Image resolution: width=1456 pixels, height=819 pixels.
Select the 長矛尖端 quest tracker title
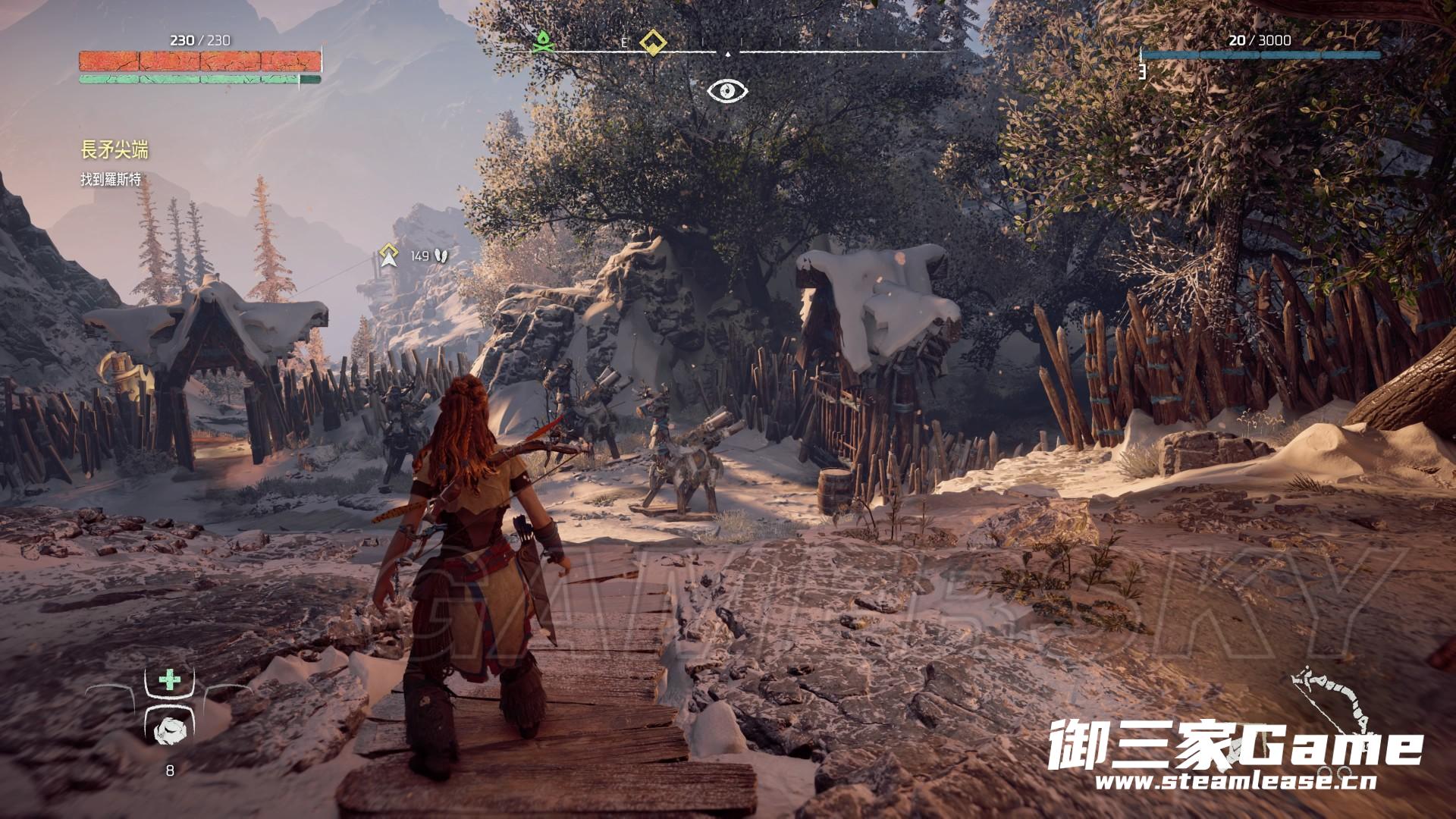click(x=115, y=151)
